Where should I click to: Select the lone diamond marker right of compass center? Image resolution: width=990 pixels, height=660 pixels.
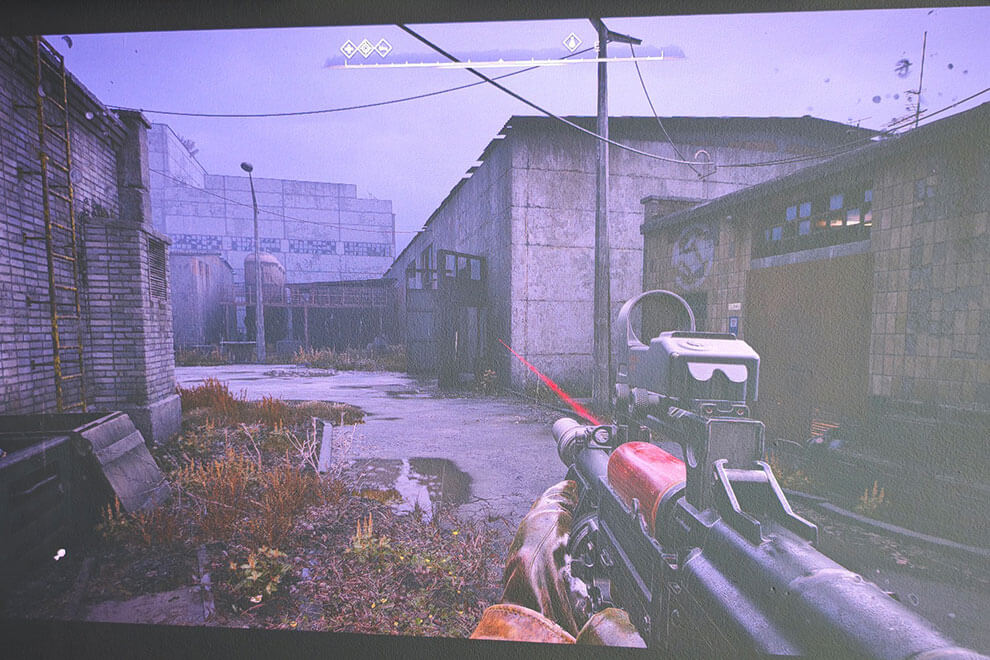(x=572, y=42)
